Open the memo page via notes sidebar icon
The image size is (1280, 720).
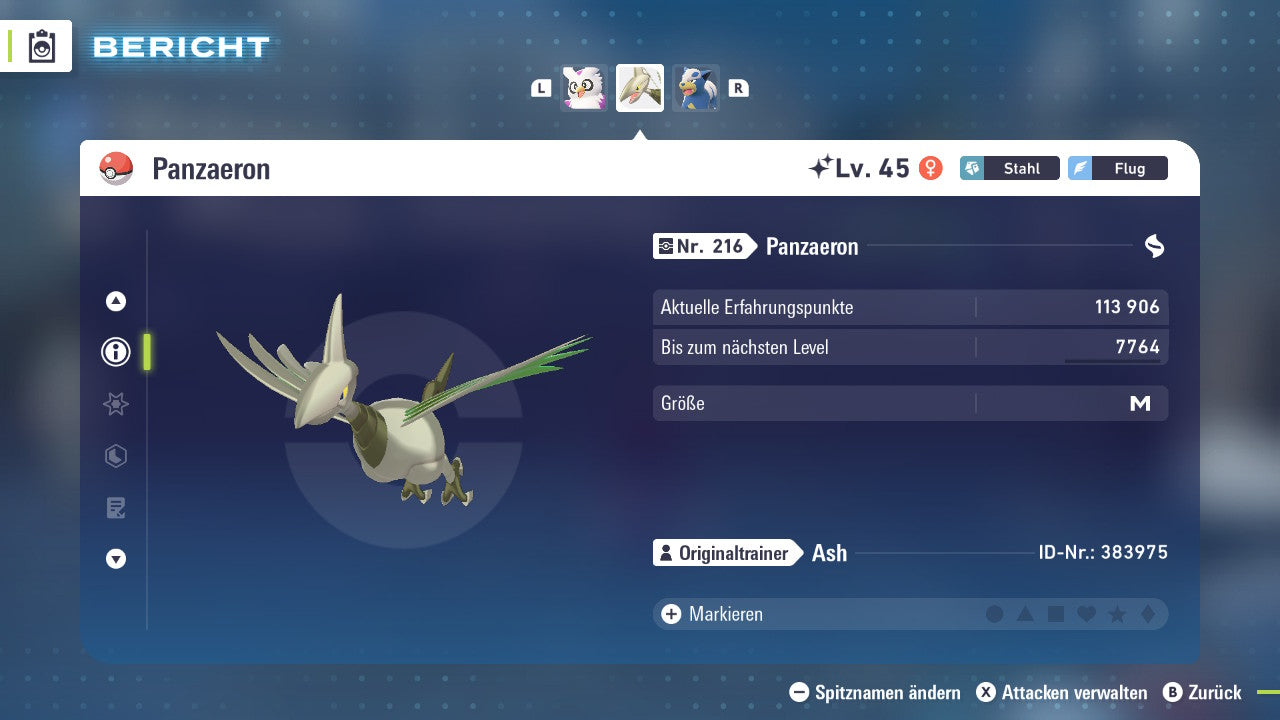(x=115, y=508)
